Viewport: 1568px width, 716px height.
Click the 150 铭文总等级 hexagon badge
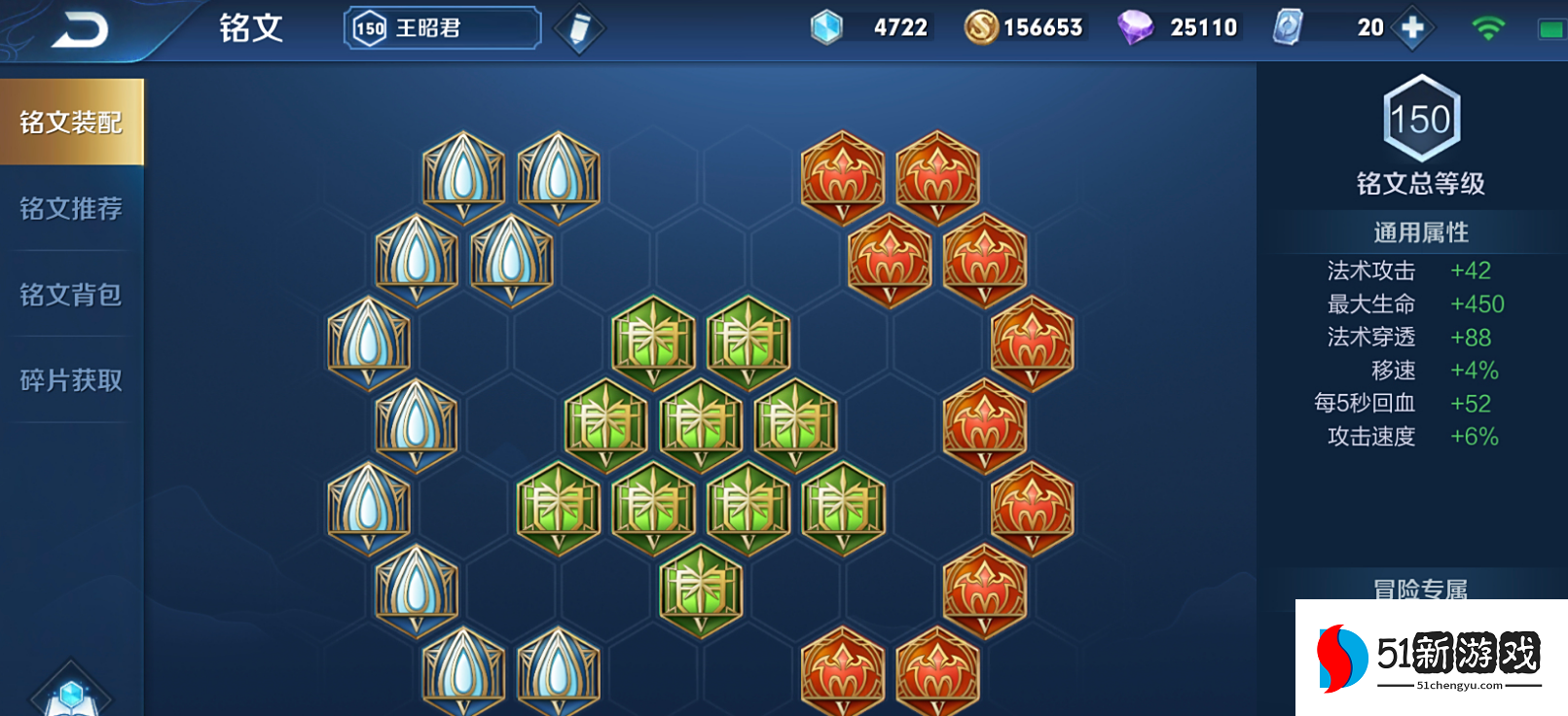click(1421, 119)
